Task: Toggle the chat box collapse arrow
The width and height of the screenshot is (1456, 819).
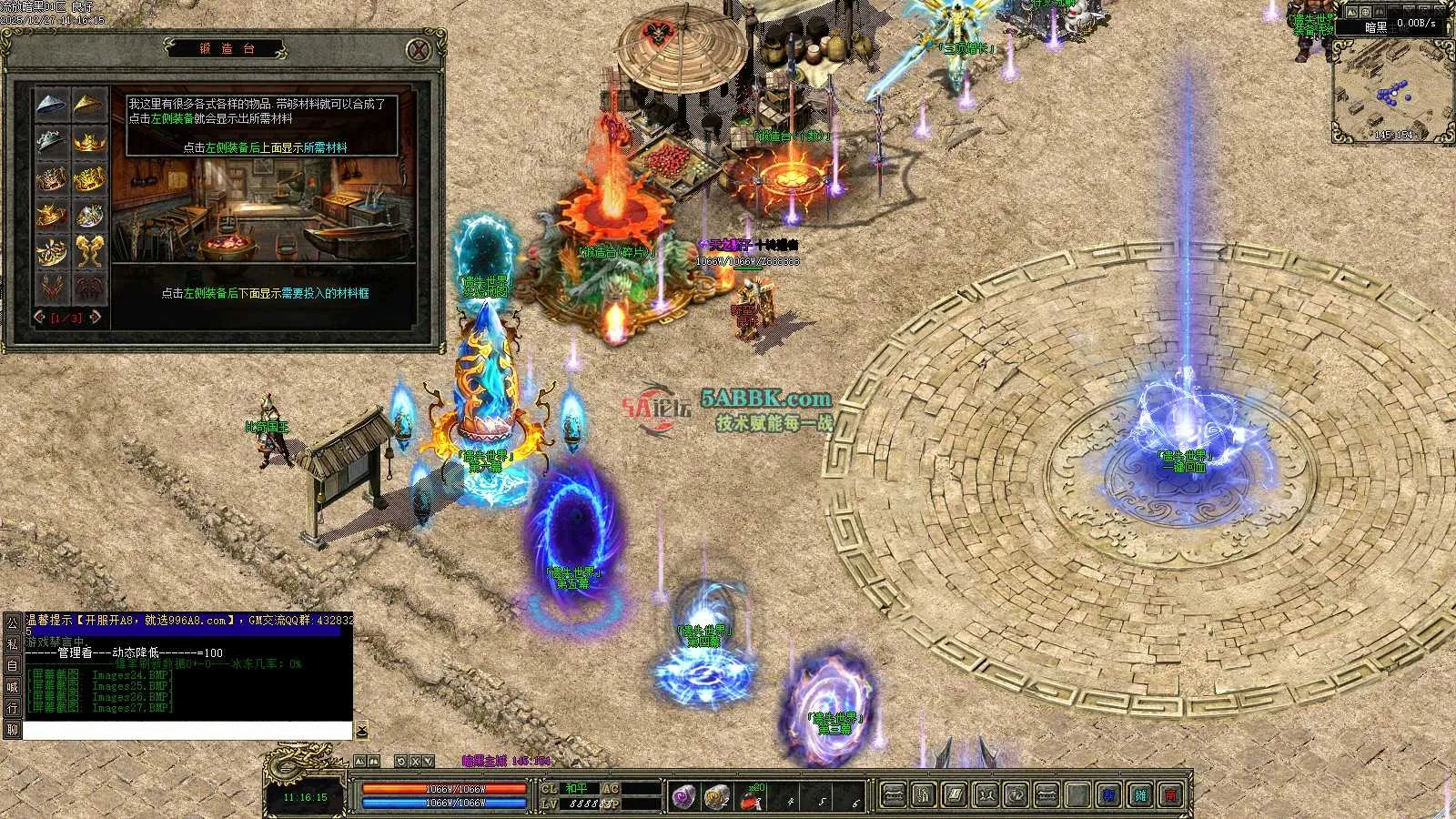Action: point(361,730)
